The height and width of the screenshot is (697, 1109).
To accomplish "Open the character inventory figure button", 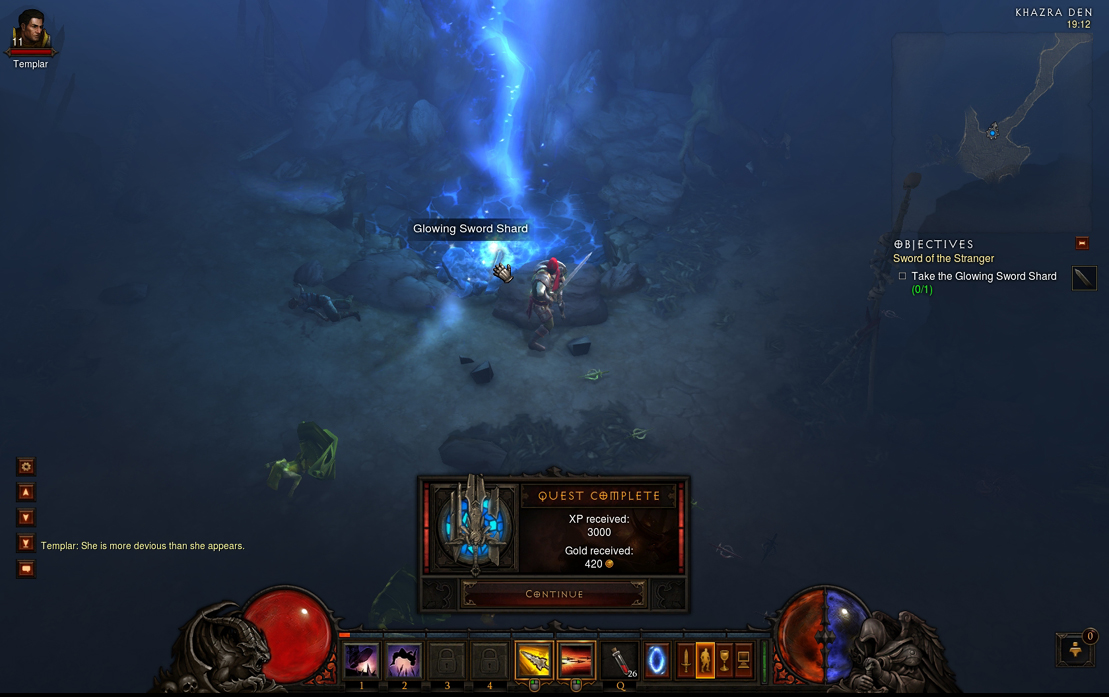I will [x=705, y=660].
